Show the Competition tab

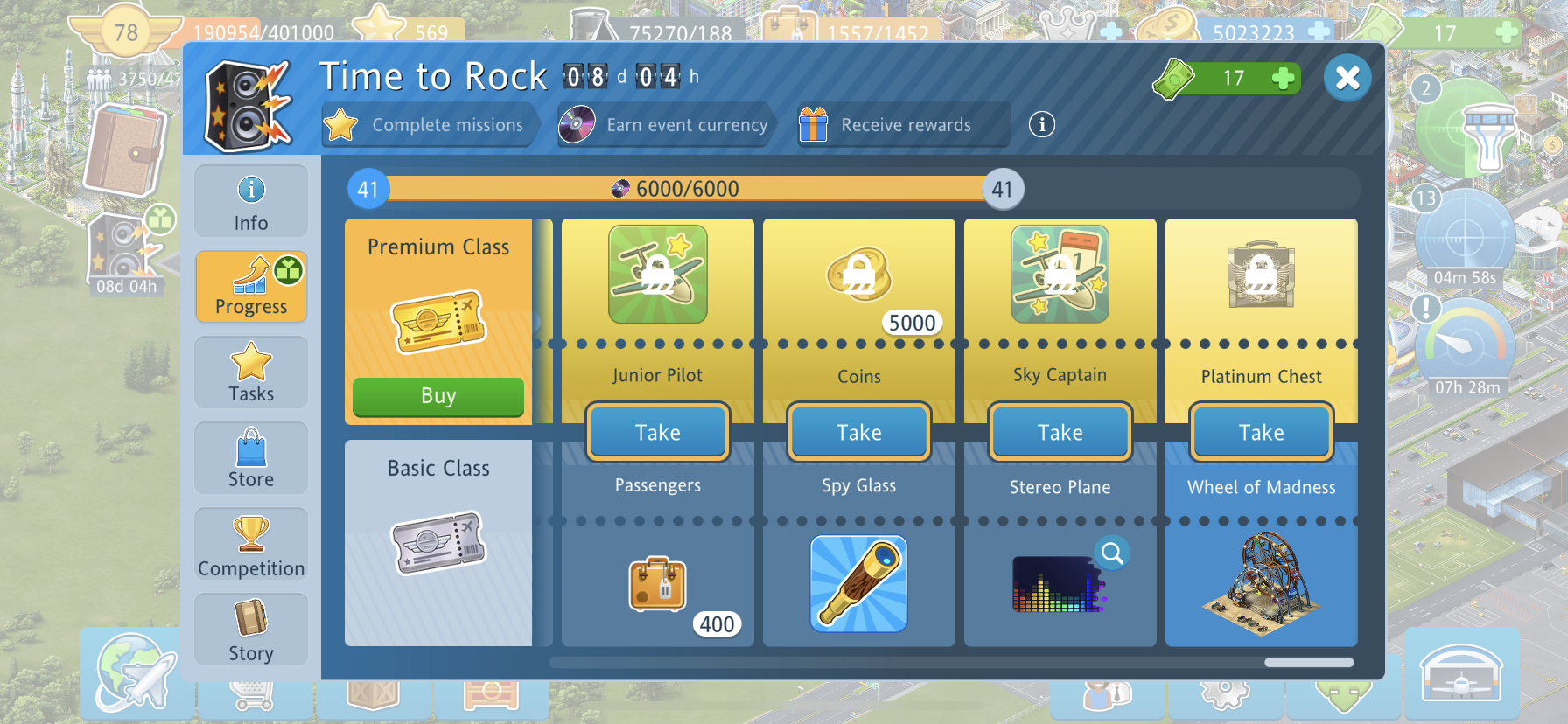coord(251,544)
